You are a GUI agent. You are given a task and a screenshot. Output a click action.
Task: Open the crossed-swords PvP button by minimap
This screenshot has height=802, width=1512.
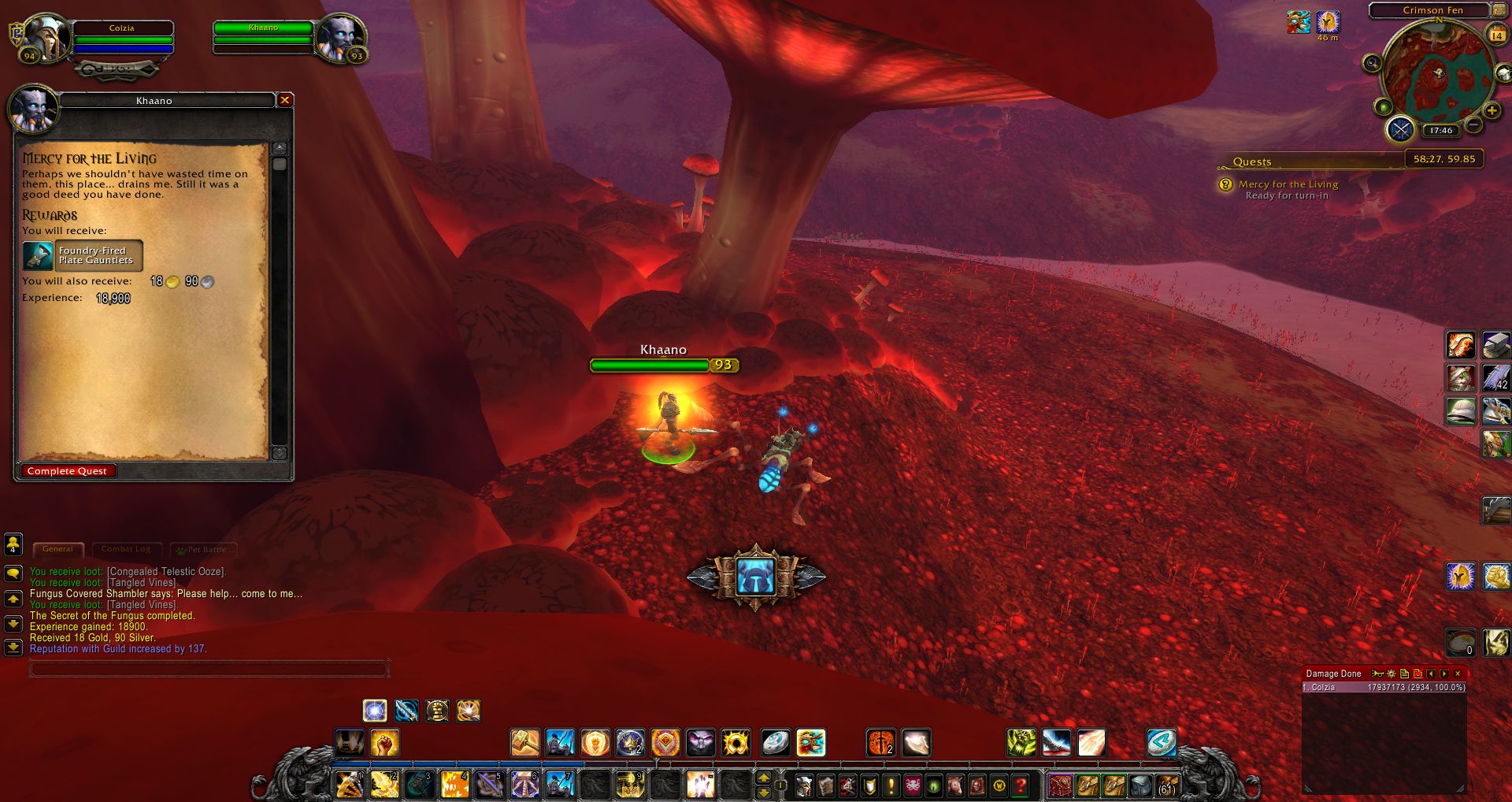(x=1400, y=128)
